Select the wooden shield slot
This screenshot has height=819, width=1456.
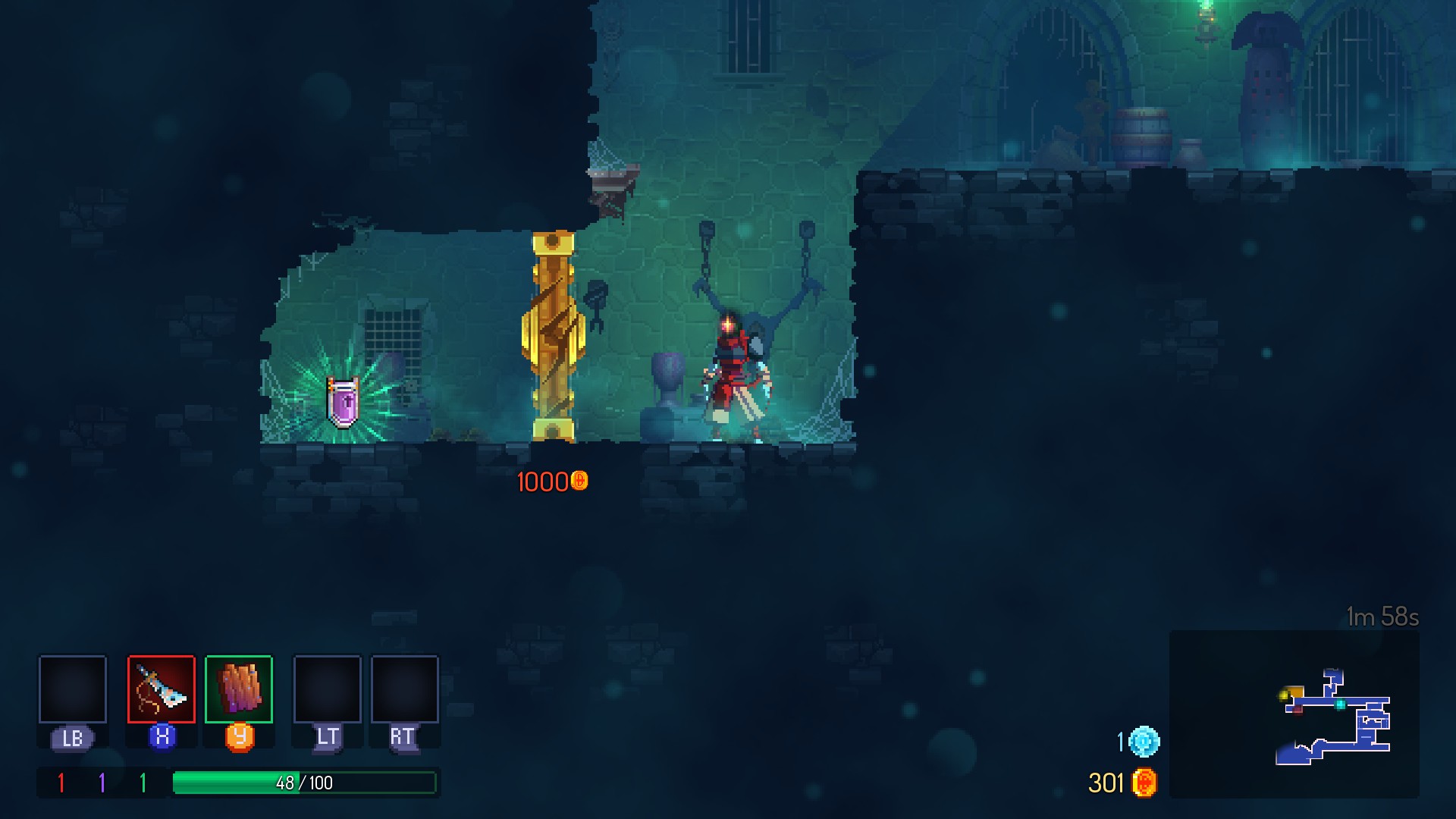pos(239,689)
